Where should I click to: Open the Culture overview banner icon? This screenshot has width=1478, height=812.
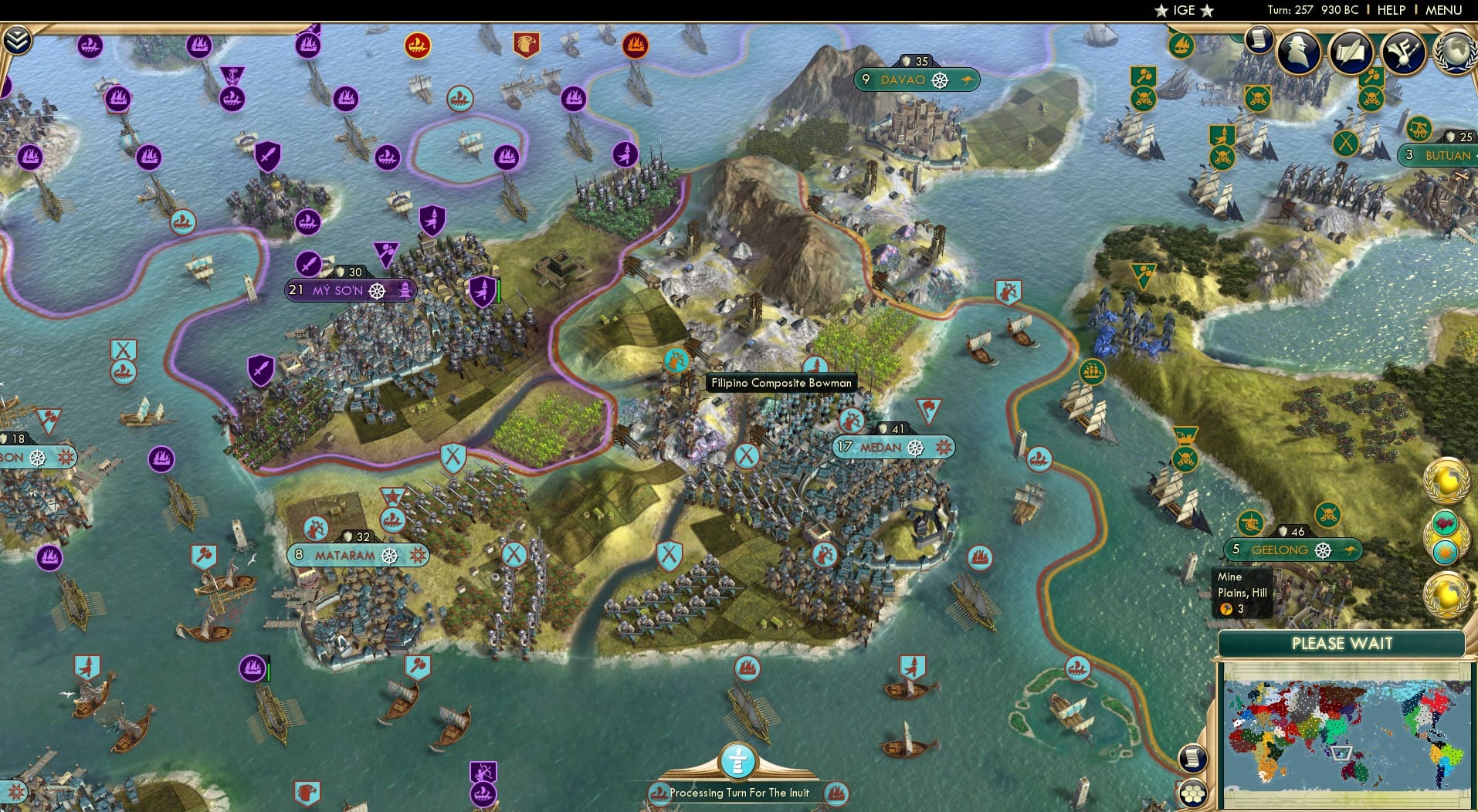coord(1402,51)
